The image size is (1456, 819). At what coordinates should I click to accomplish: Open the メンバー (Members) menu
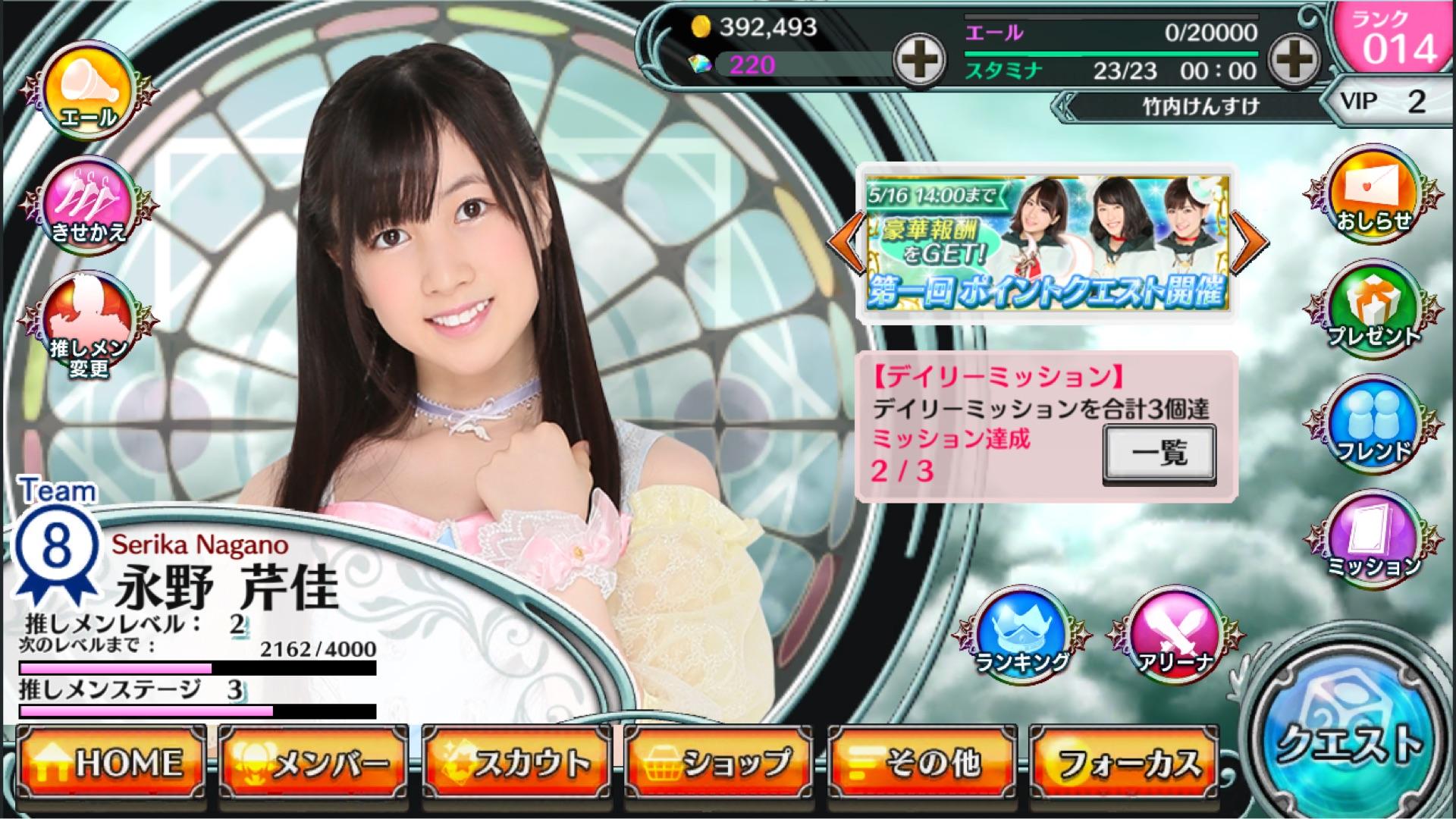(x=313, y=764)
